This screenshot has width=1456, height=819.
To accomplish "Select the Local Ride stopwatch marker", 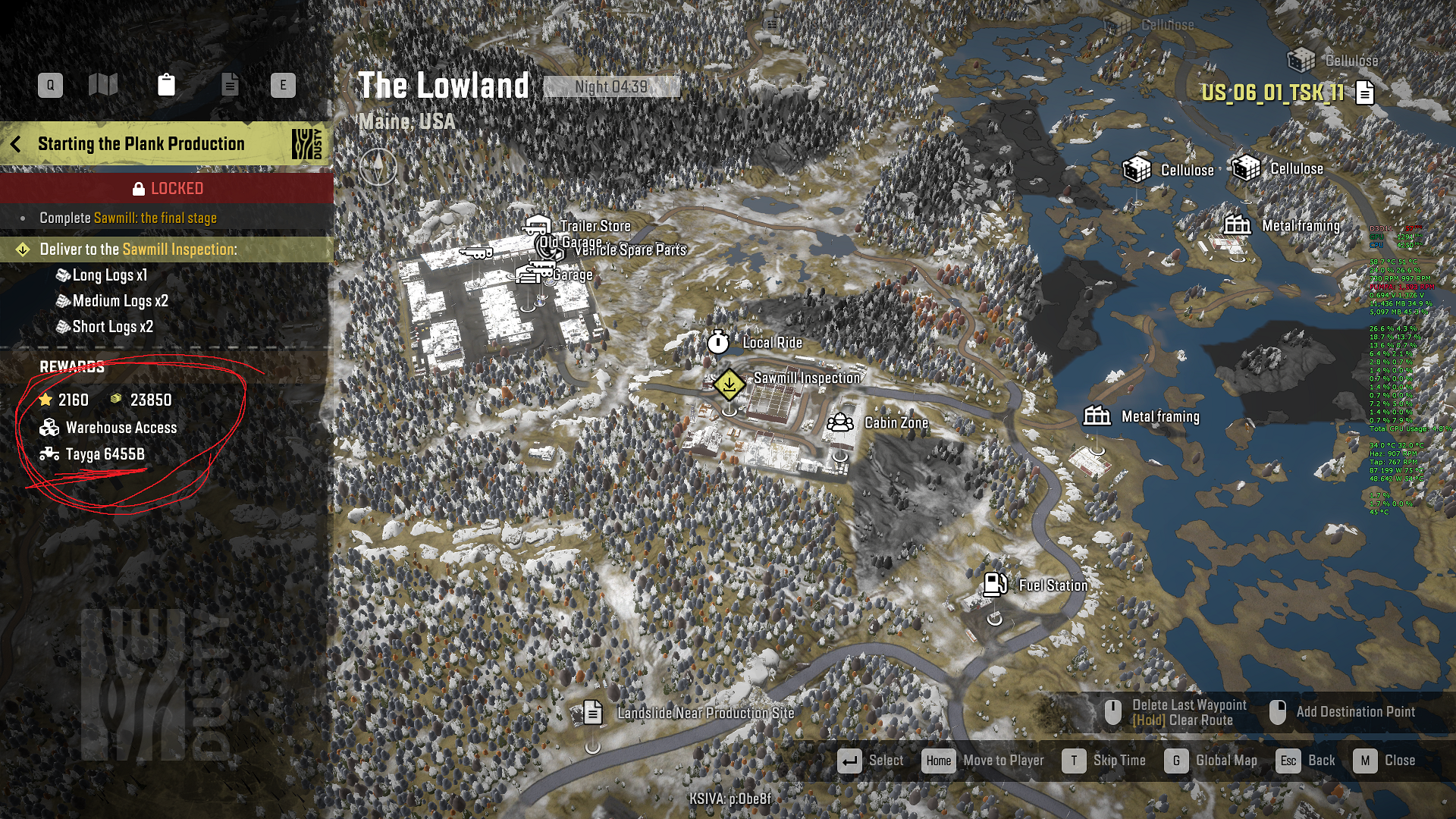I will [718, 343].
